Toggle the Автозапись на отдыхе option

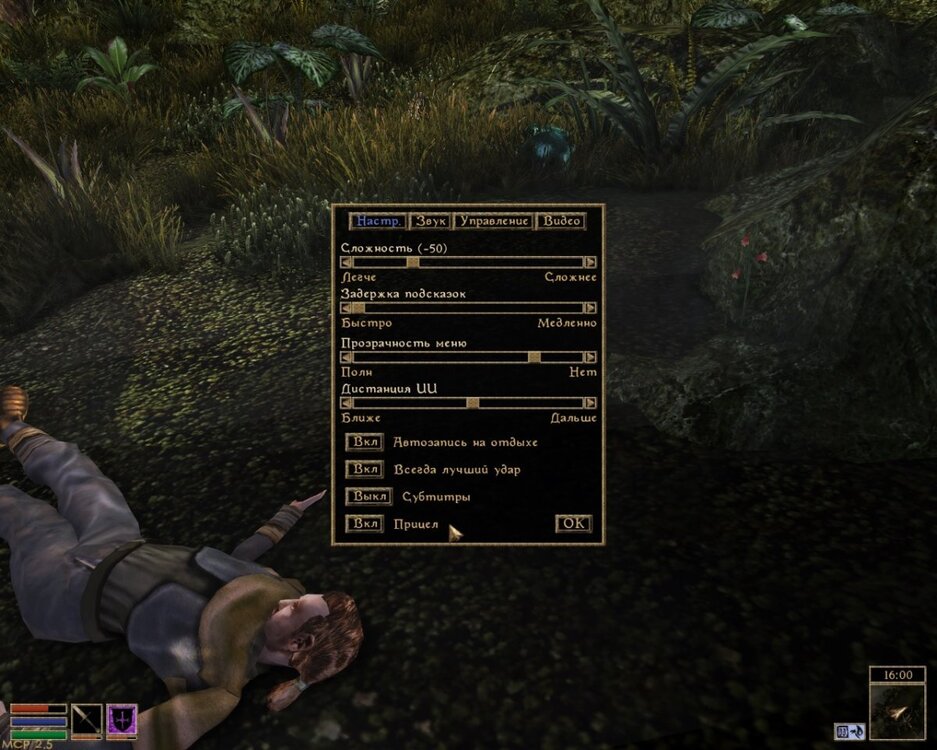tap(364, 442)
